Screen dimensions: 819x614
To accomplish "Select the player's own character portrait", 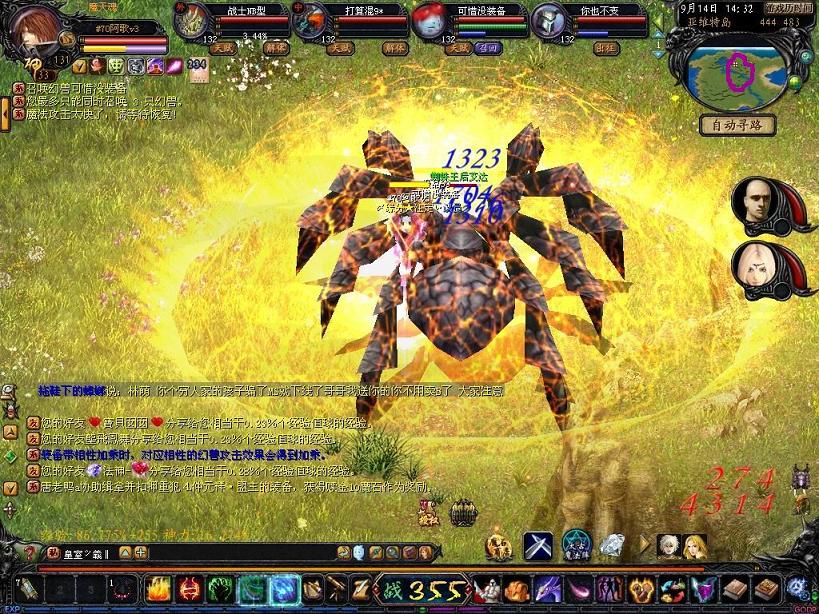I will [x=38, y=36].
